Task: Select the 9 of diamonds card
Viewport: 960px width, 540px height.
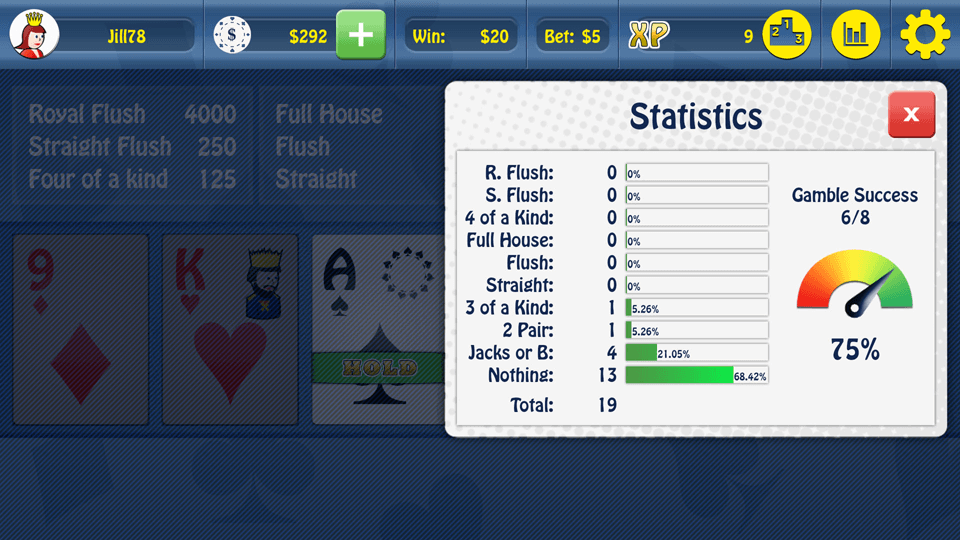Action: click(x=80, y=329)
